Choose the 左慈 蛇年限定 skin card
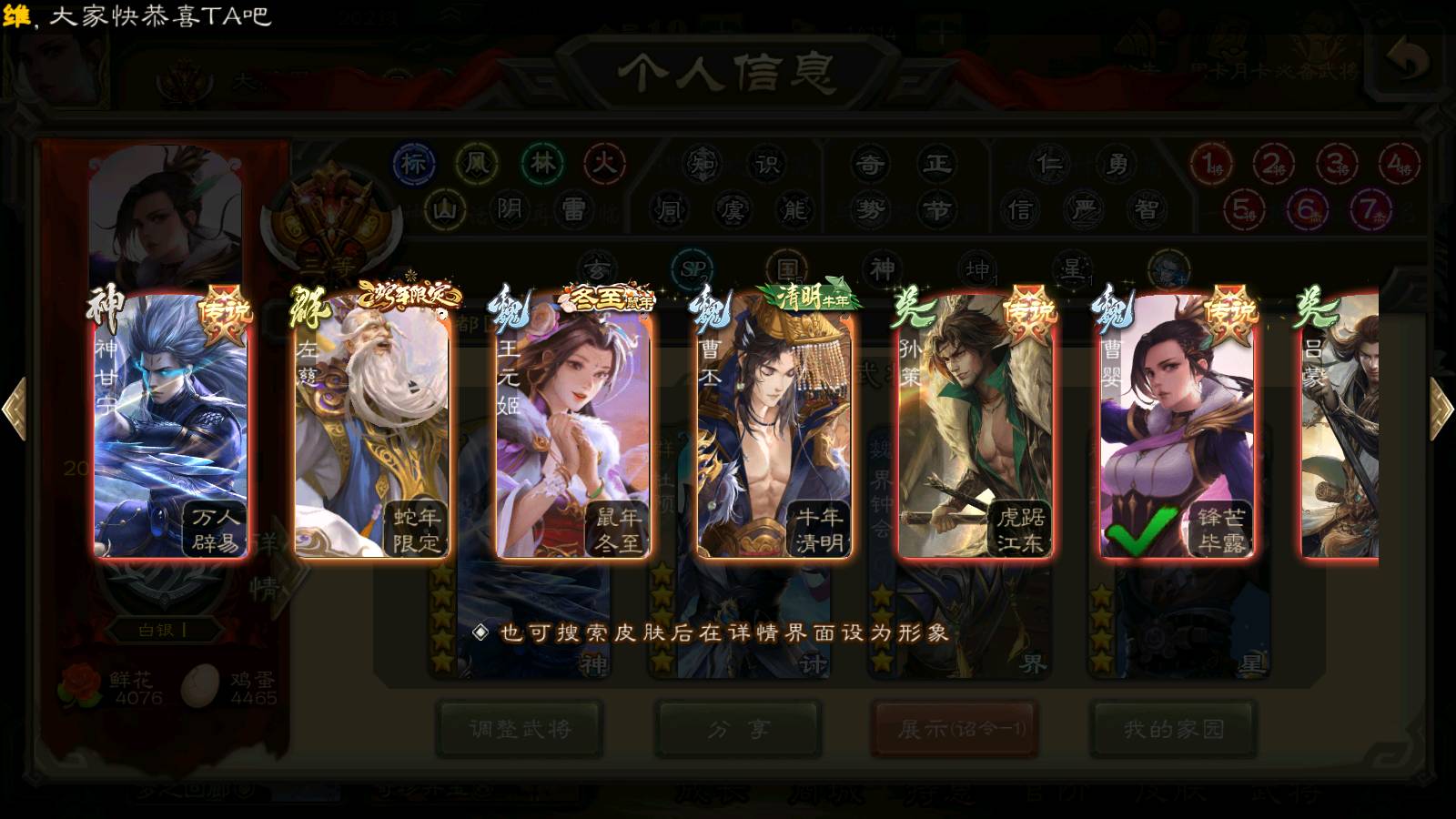Image resolution: width=1456 pixels, height=819 pixels. point(371,423)
